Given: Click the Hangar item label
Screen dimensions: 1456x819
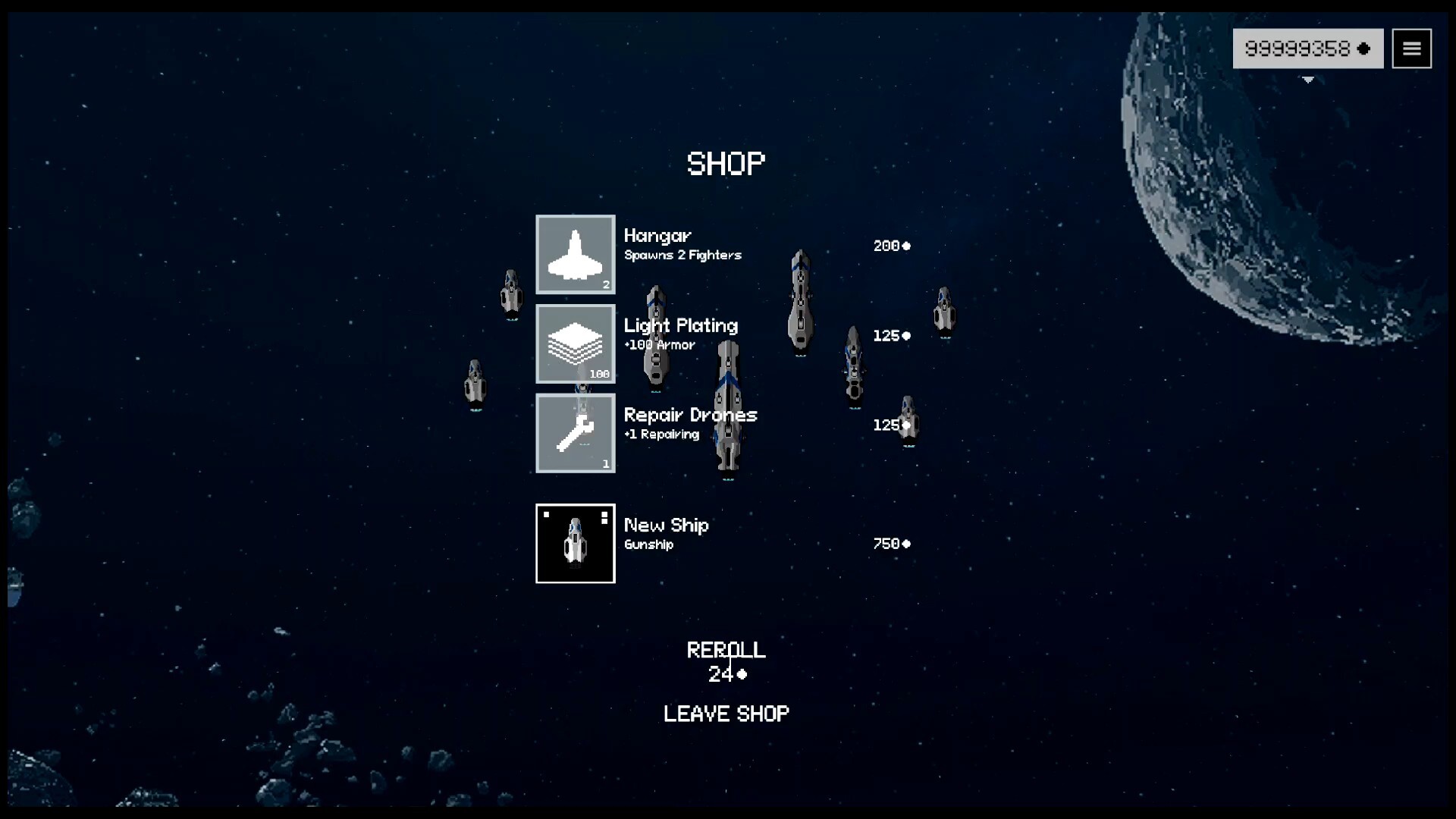Looking at the screenshot, I should [657, 236].
